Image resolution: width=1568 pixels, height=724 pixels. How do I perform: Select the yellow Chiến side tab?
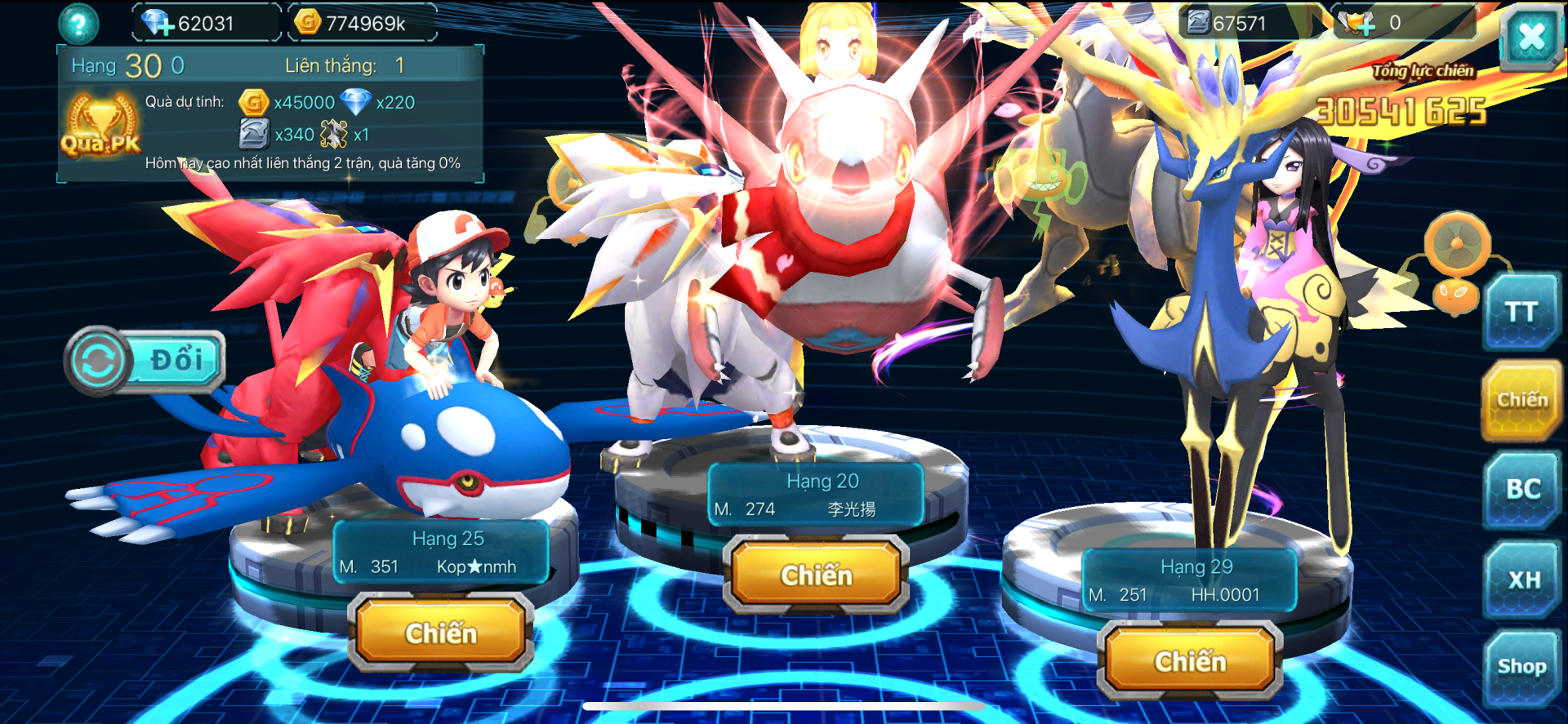[1521, 400]
